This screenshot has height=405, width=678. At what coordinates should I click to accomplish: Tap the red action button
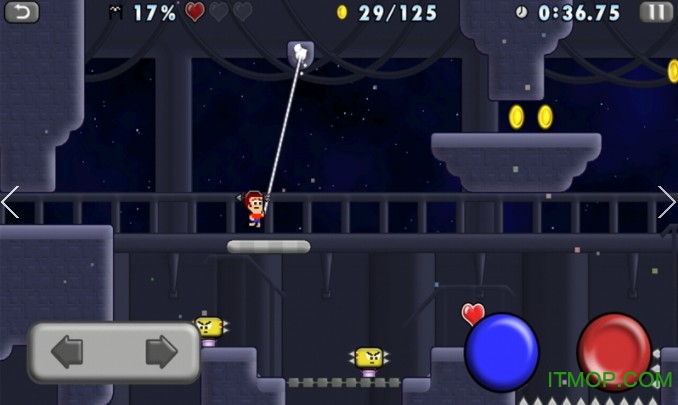pos(613,349)
